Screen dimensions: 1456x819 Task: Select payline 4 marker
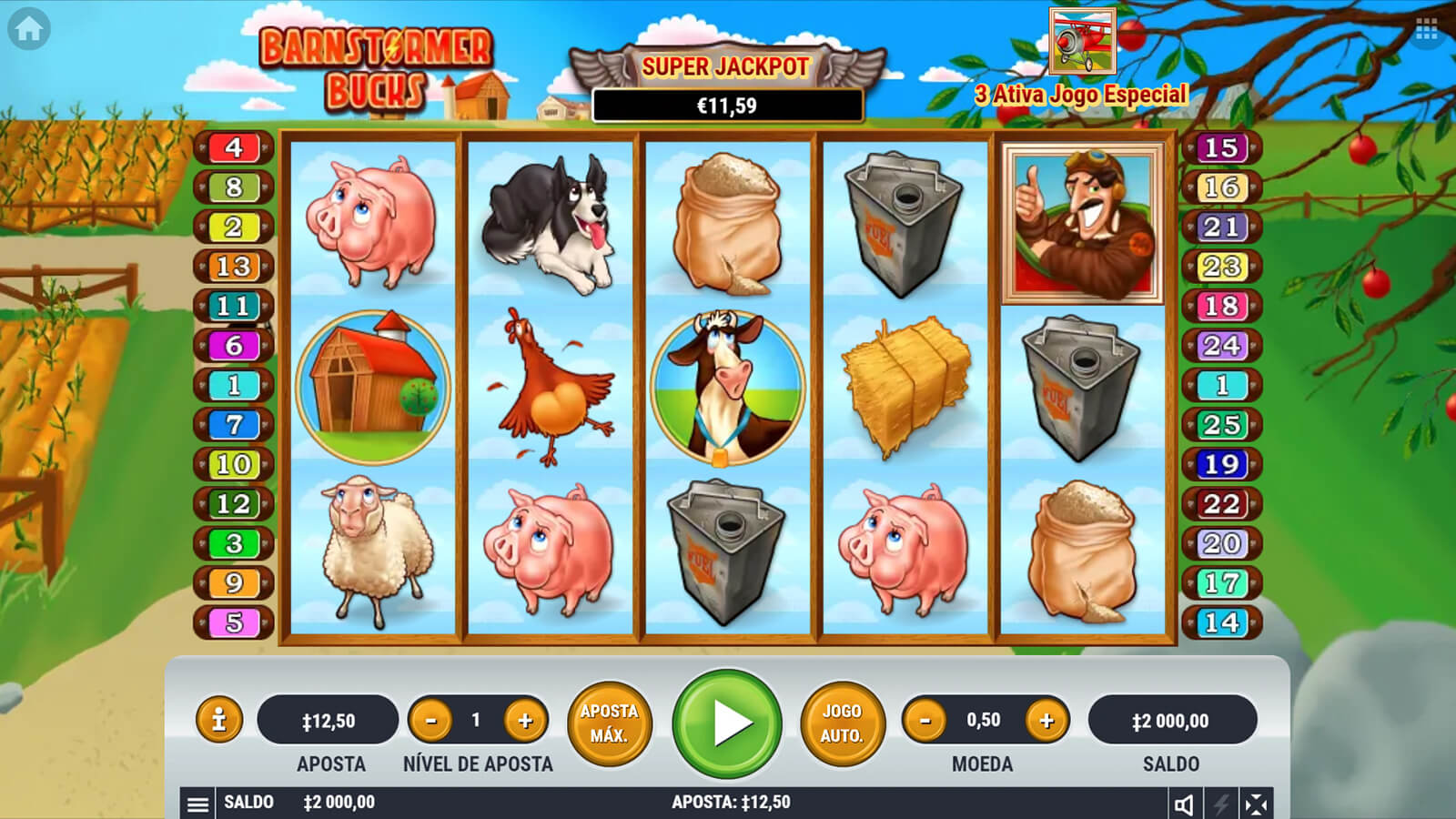point(234,147)
